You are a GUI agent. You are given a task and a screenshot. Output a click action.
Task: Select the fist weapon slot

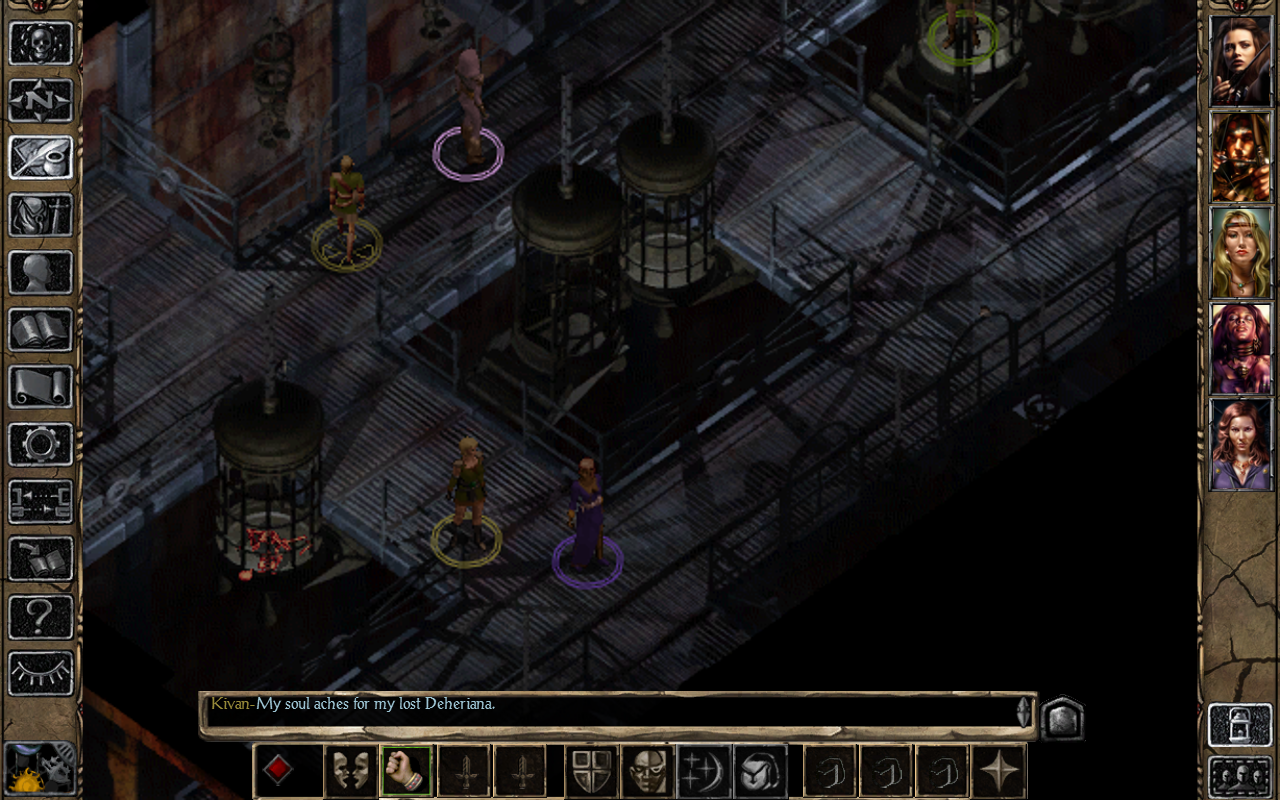[406, 770]
